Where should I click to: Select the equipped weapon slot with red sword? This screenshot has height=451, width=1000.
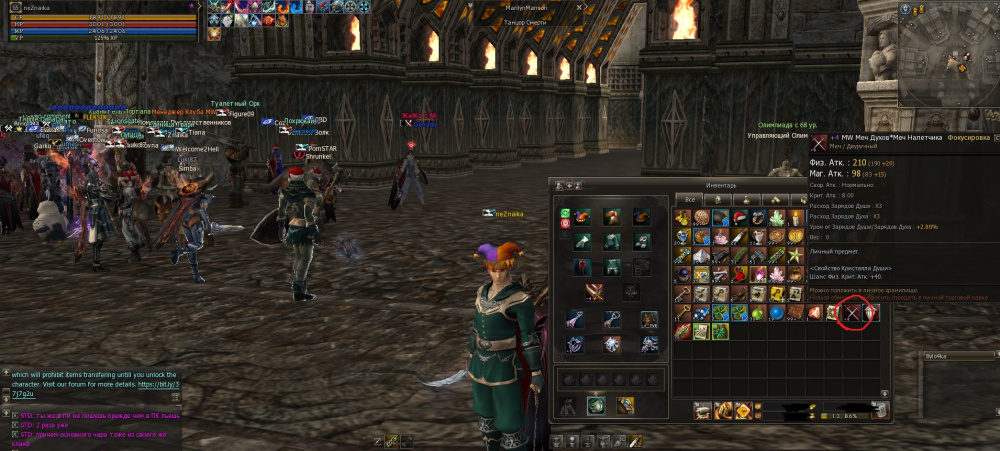tap(596, 292)
